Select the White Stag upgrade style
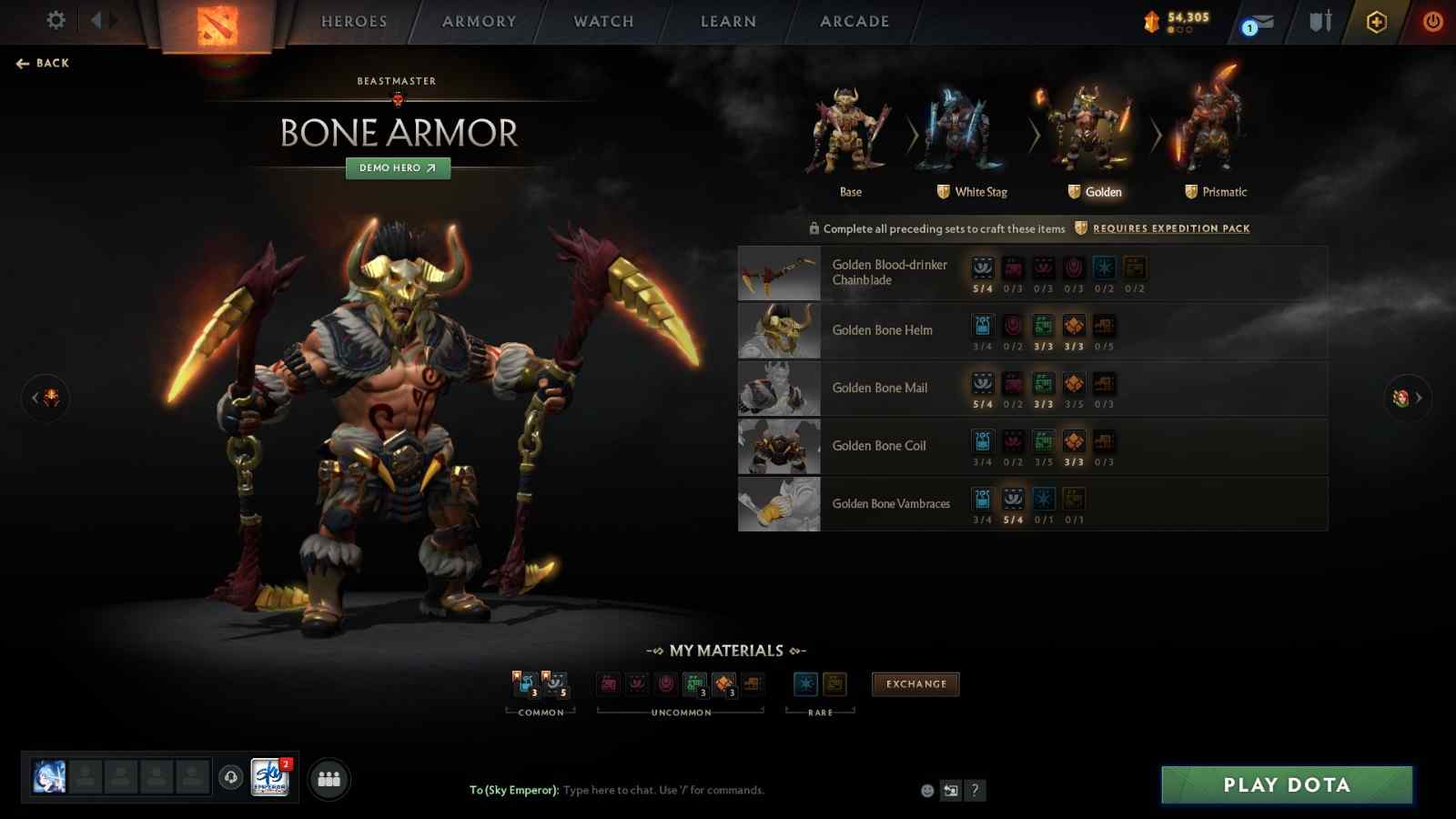 pos(966,136)
